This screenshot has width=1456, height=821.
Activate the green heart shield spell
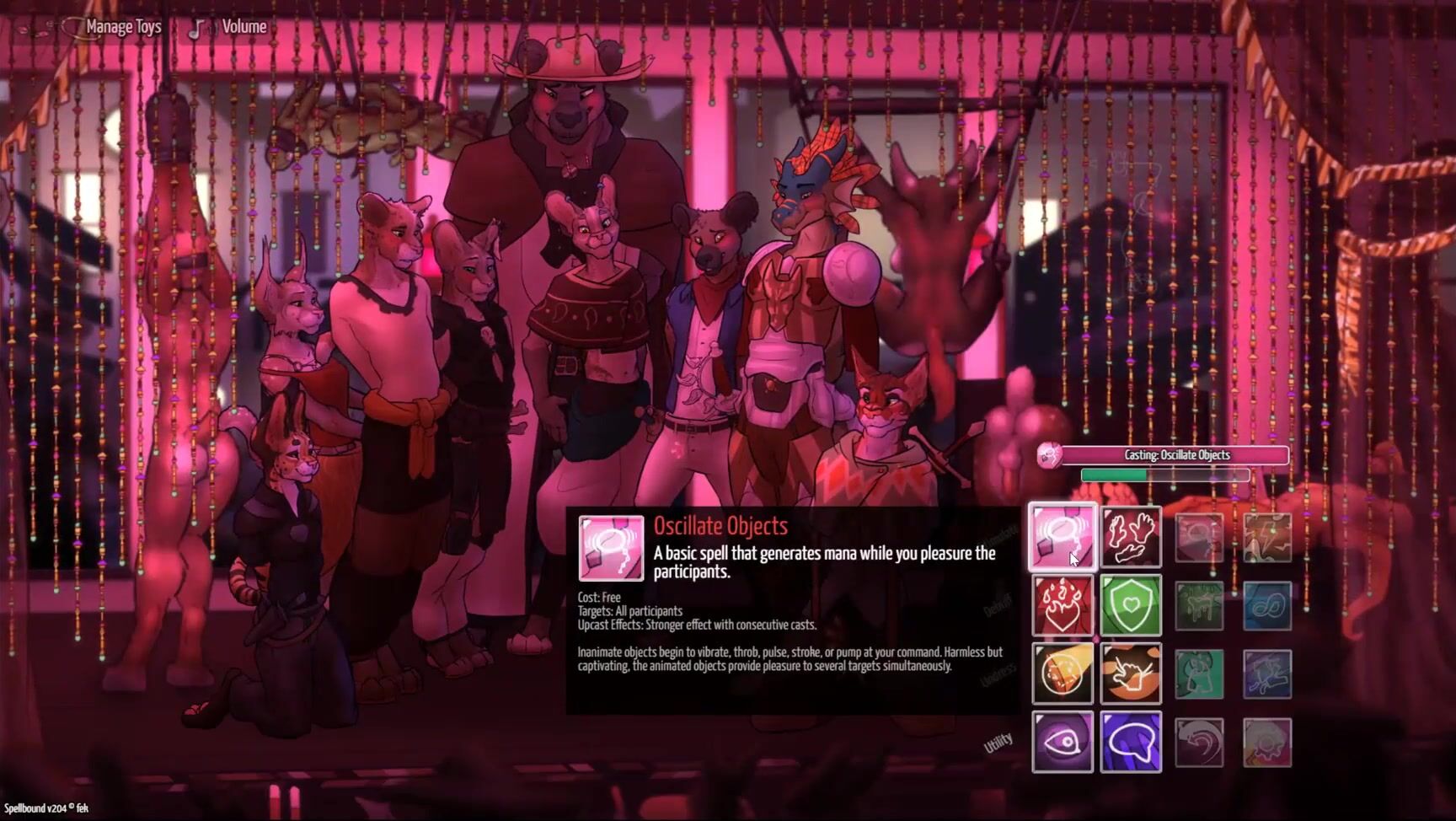pos(1131,605)
